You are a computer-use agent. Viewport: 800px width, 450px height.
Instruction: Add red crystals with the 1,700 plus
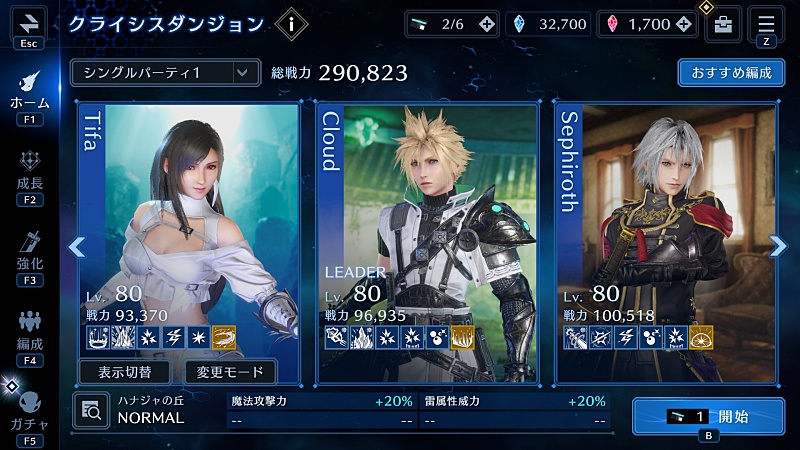coord(684,24)
